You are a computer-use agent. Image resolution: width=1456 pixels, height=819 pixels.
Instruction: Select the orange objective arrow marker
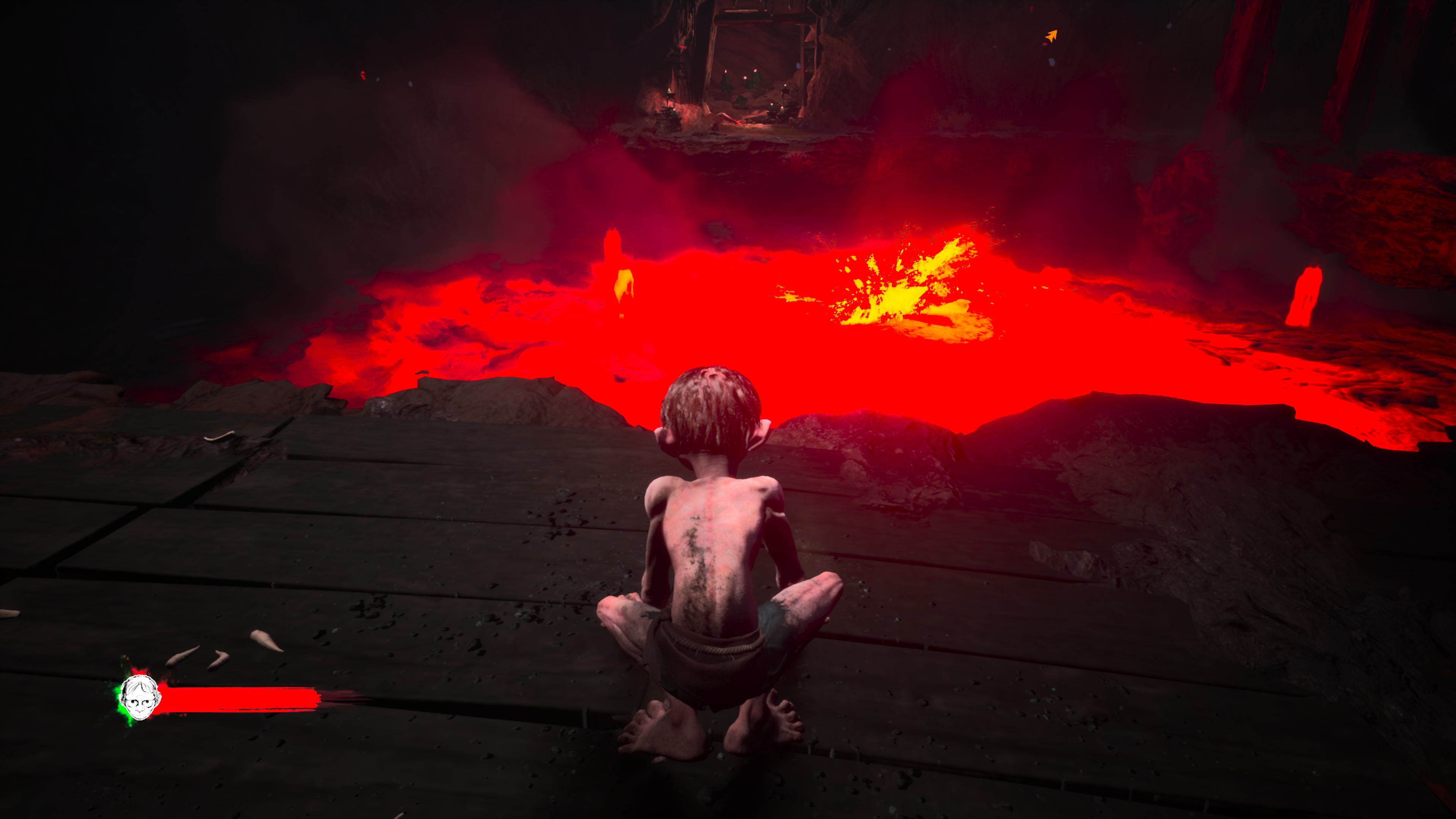click(x=1051, y=36)
